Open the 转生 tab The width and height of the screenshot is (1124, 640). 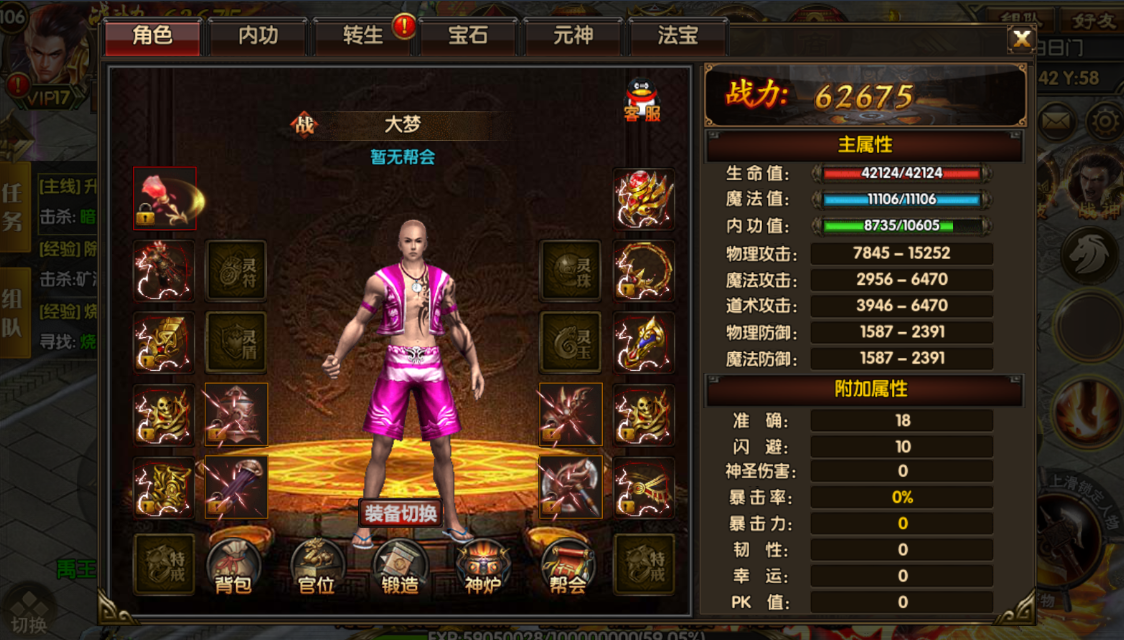362,37
